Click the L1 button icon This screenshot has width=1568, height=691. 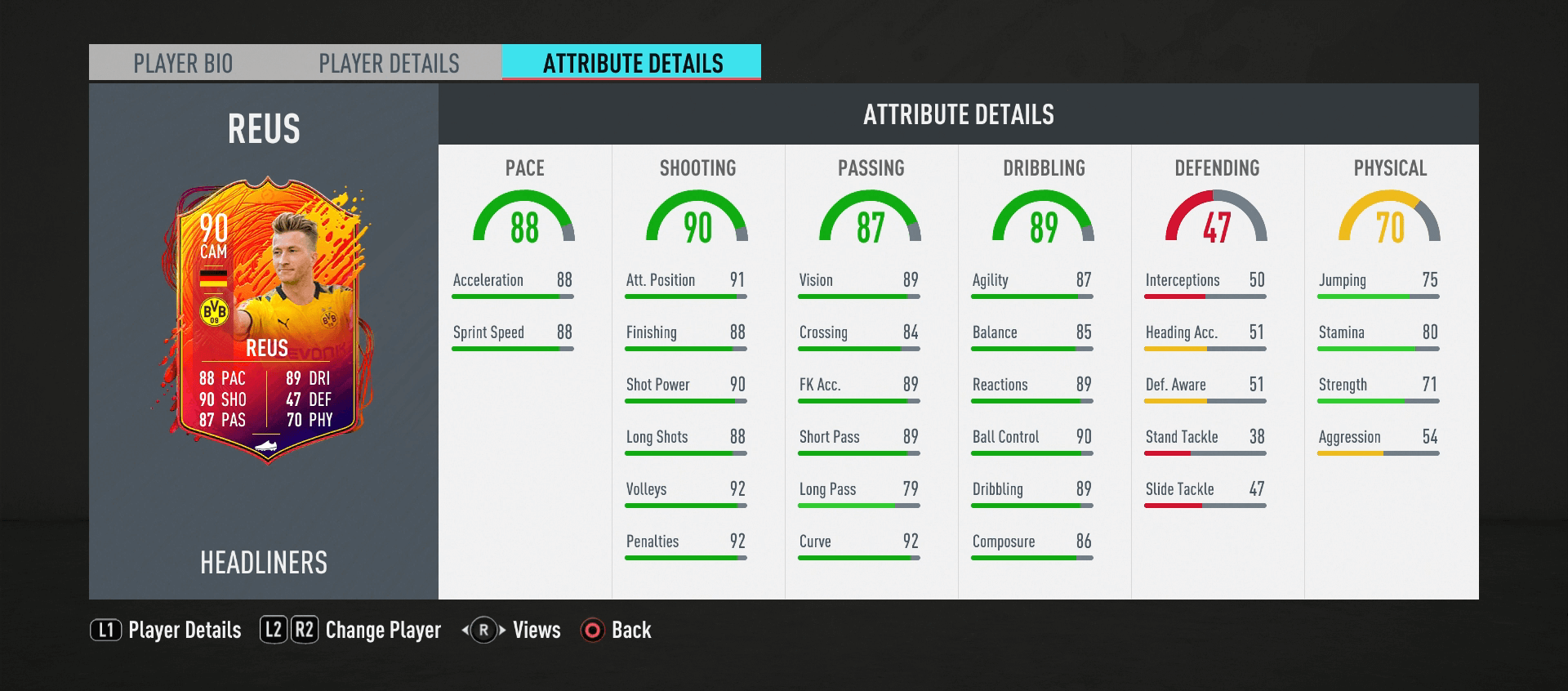tap(108, 631)
